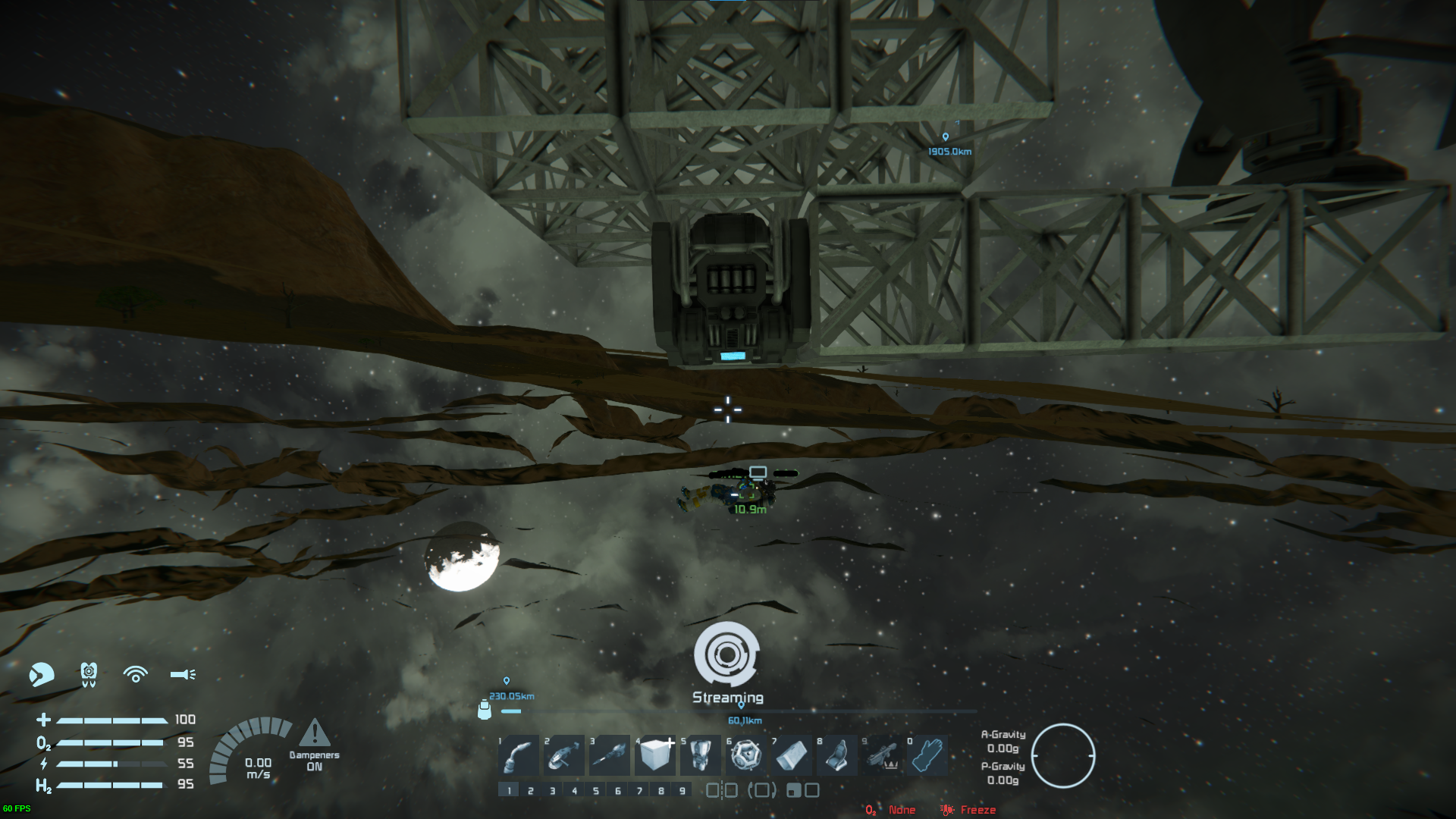Toggle the broadcasting antenna icon
Screen dimensions: 1456x819
pos(136,674)
